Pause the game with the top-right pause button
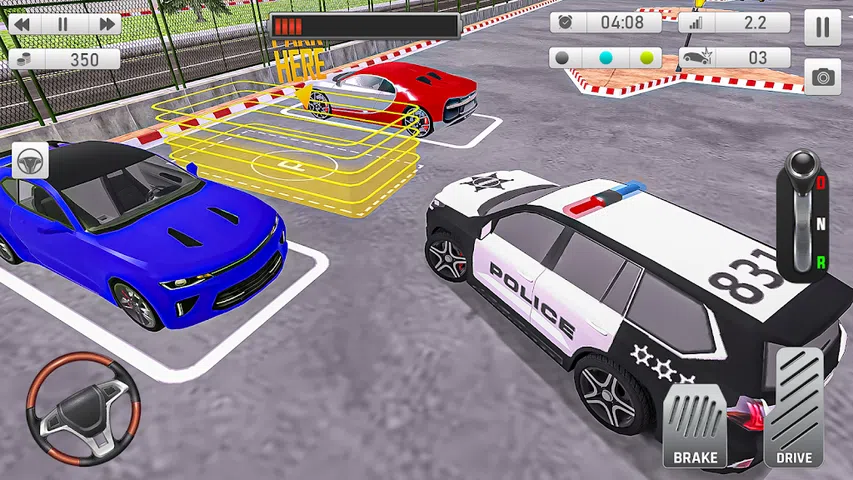This screenshot has width=853, height=480. tap(822, 26)
